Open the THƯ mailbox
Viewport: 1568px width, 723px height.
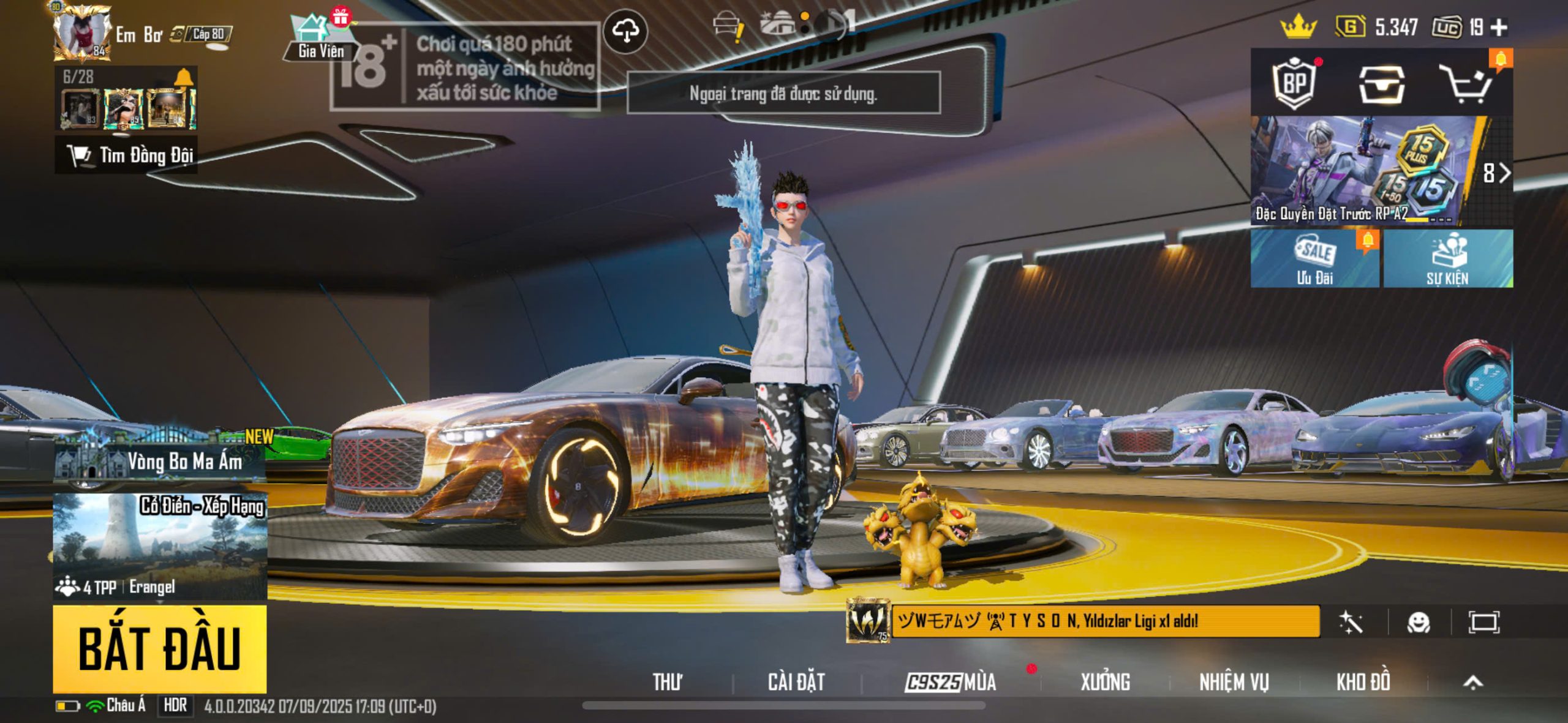(x=667, y=681)
